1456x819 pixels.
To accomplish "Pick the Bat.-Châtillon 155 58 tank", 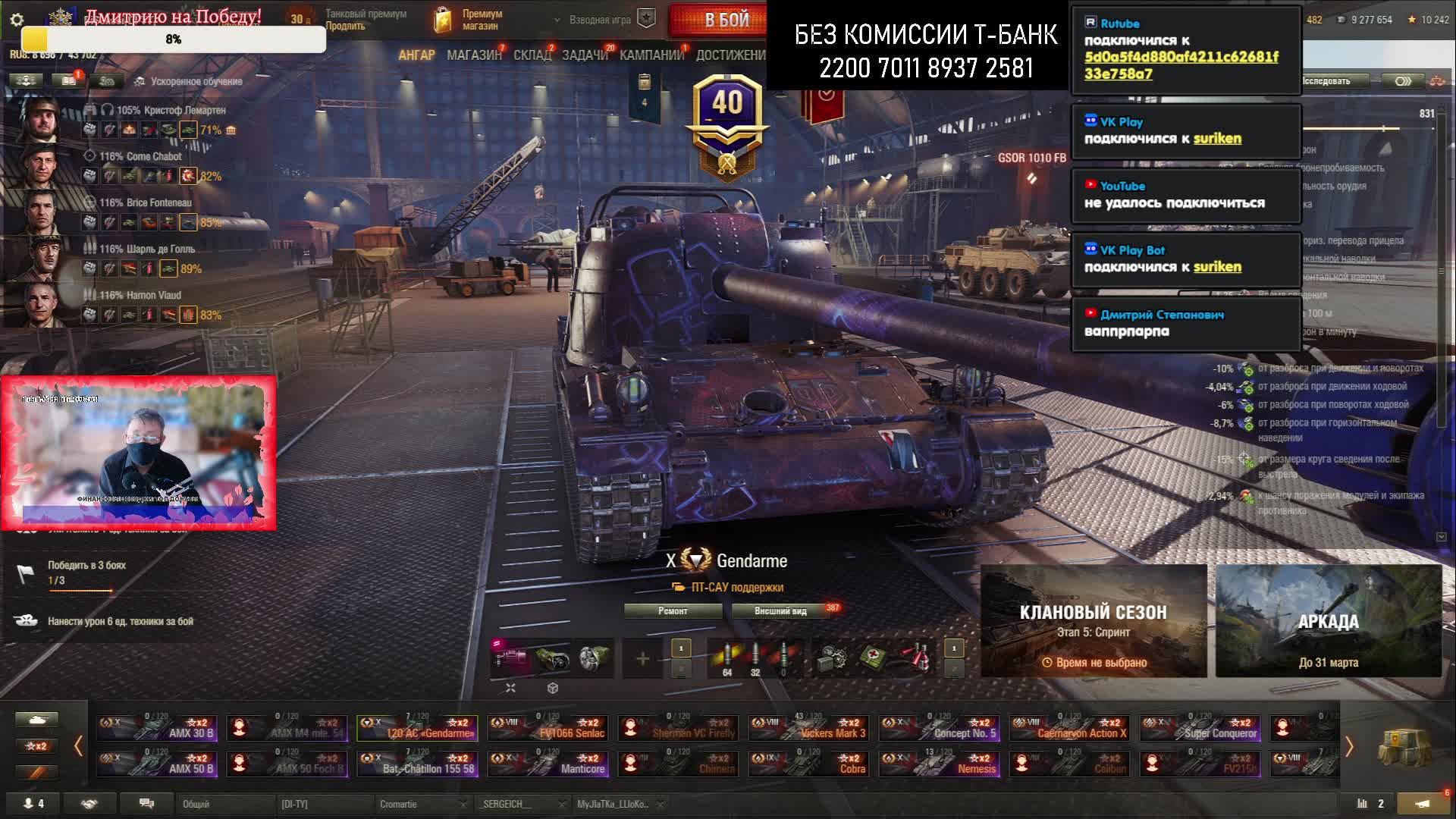I will pos(418,764).
